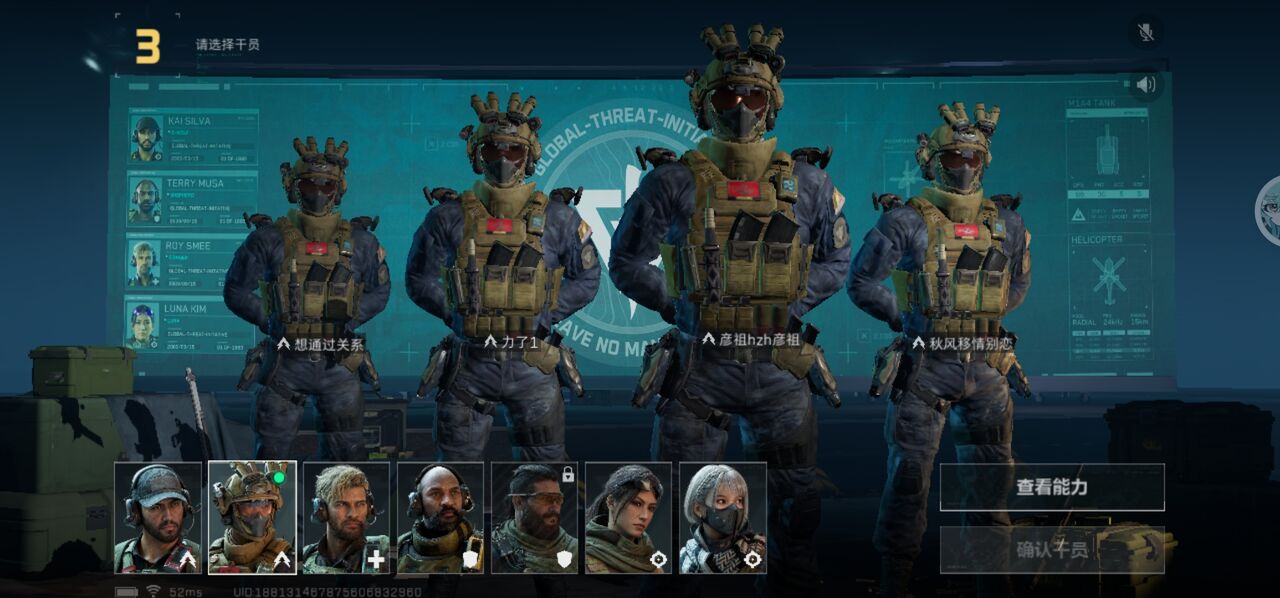Screen dimensions: 1280x598
Task: Select the operator wearing cap and headset
Action: pos(158,517)
